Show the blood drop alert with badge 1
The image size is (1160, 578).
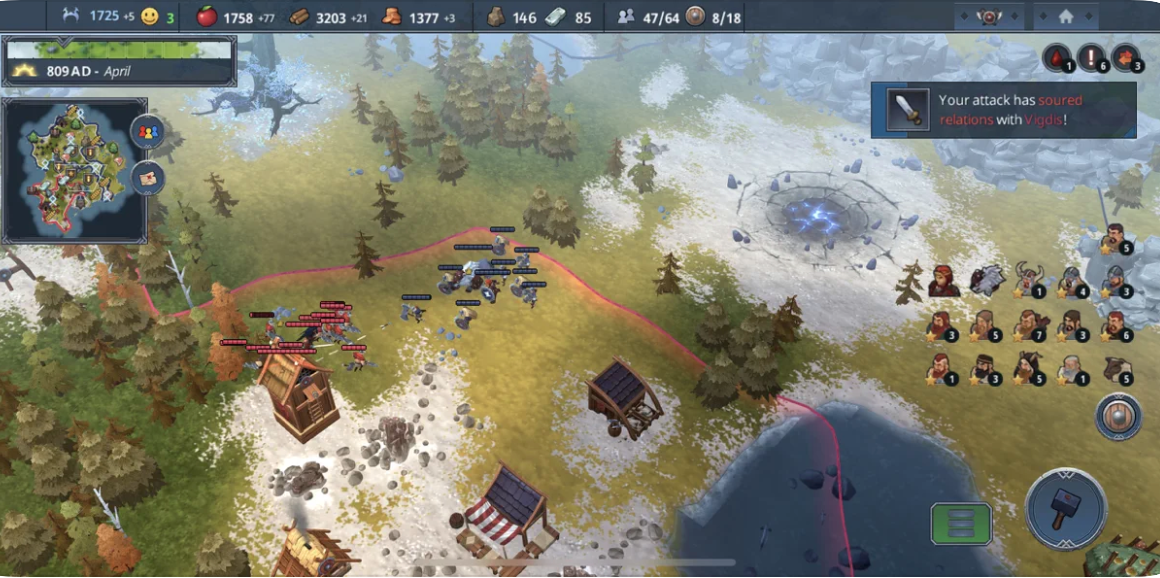tap(1058, 58)
